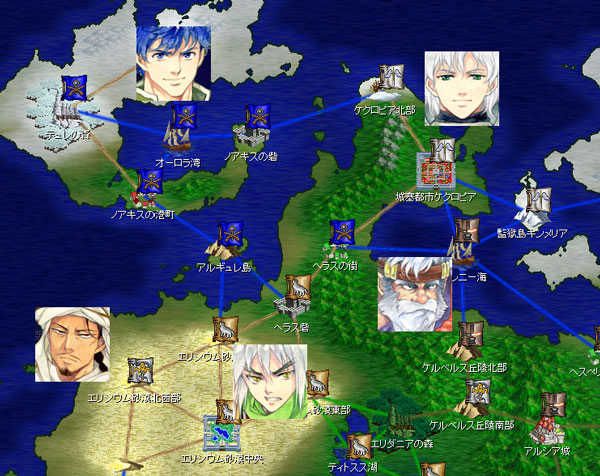Image resolution: width=600 pixels, height=476 pixels.
Task: Select the bearded old king portrait
Action: pos(414,294)
